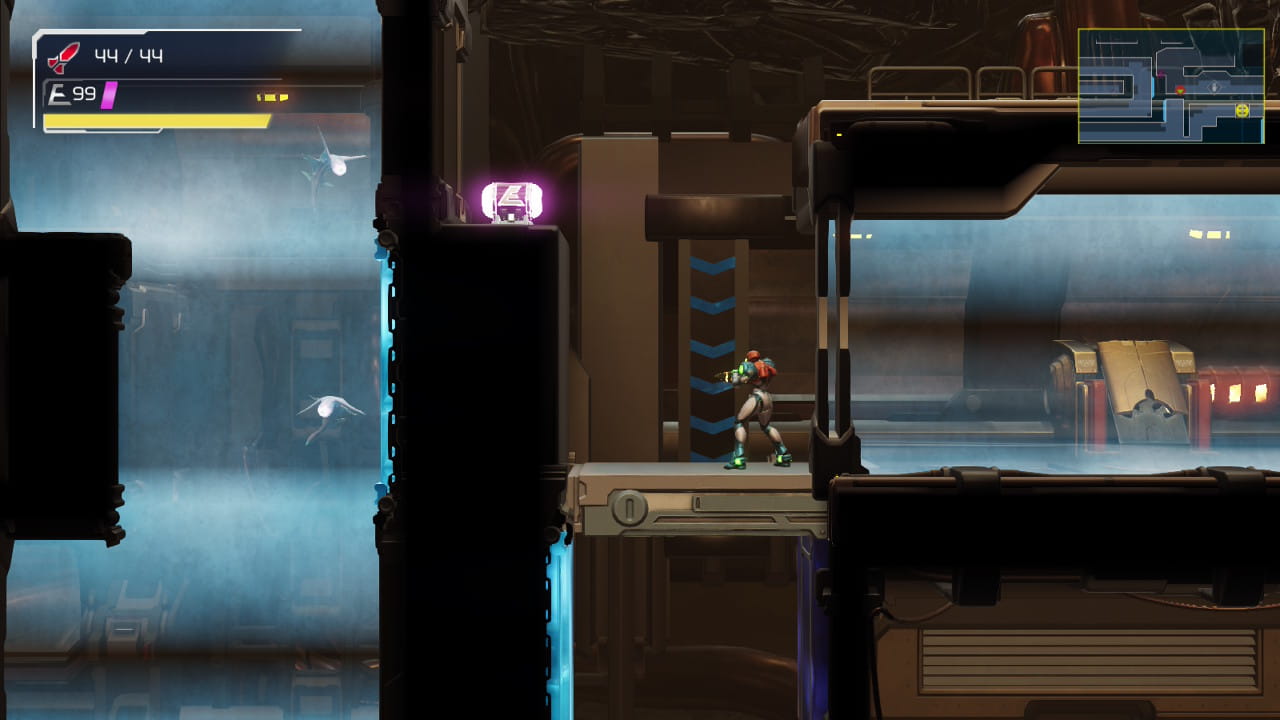The width and height of the screenshot is (1280, 720).
Task: Click the small orange indicator near the energy bar
Action: [x=271, y=96]
